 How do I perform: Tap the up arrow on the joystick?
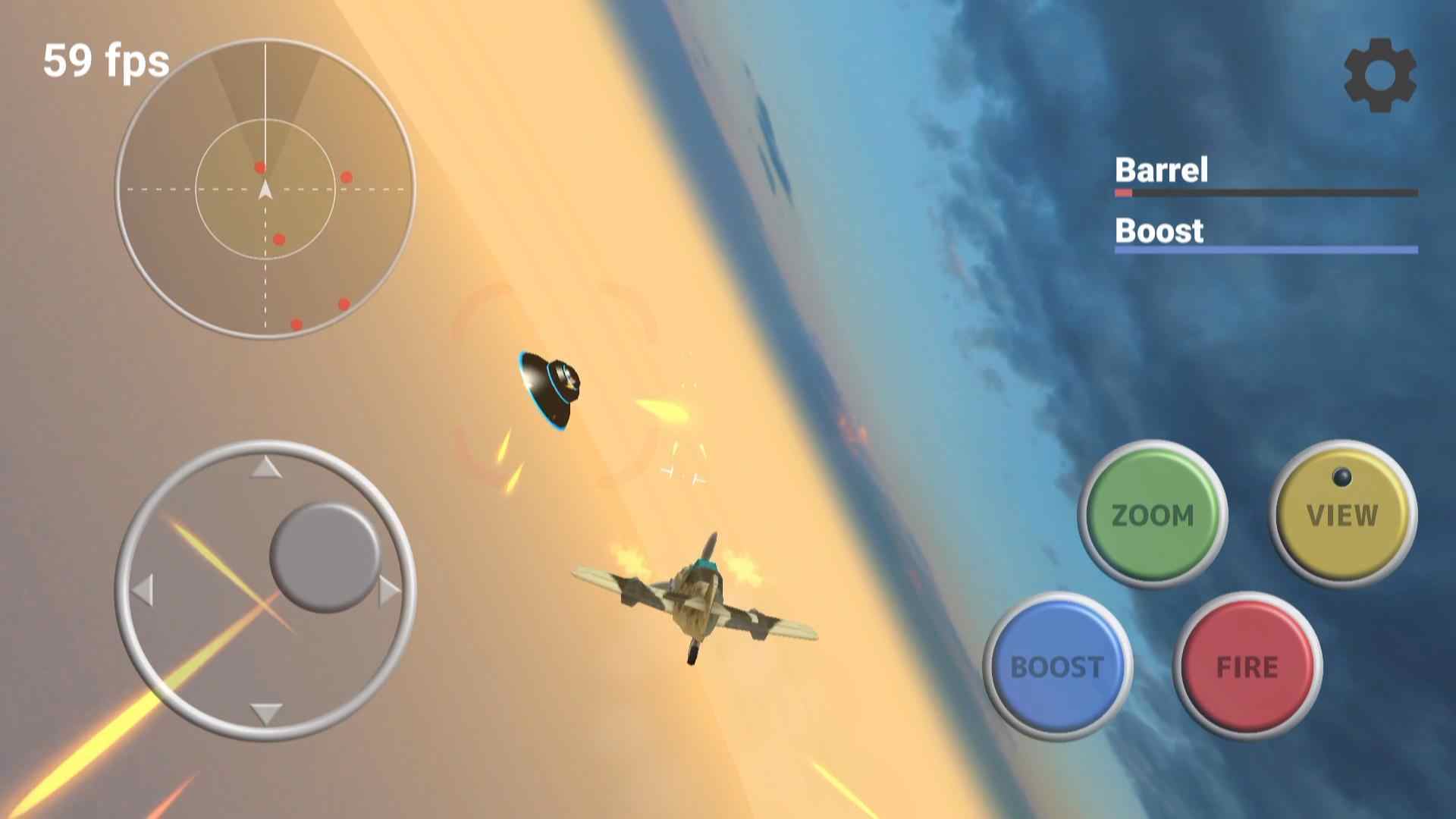[265, 469]
